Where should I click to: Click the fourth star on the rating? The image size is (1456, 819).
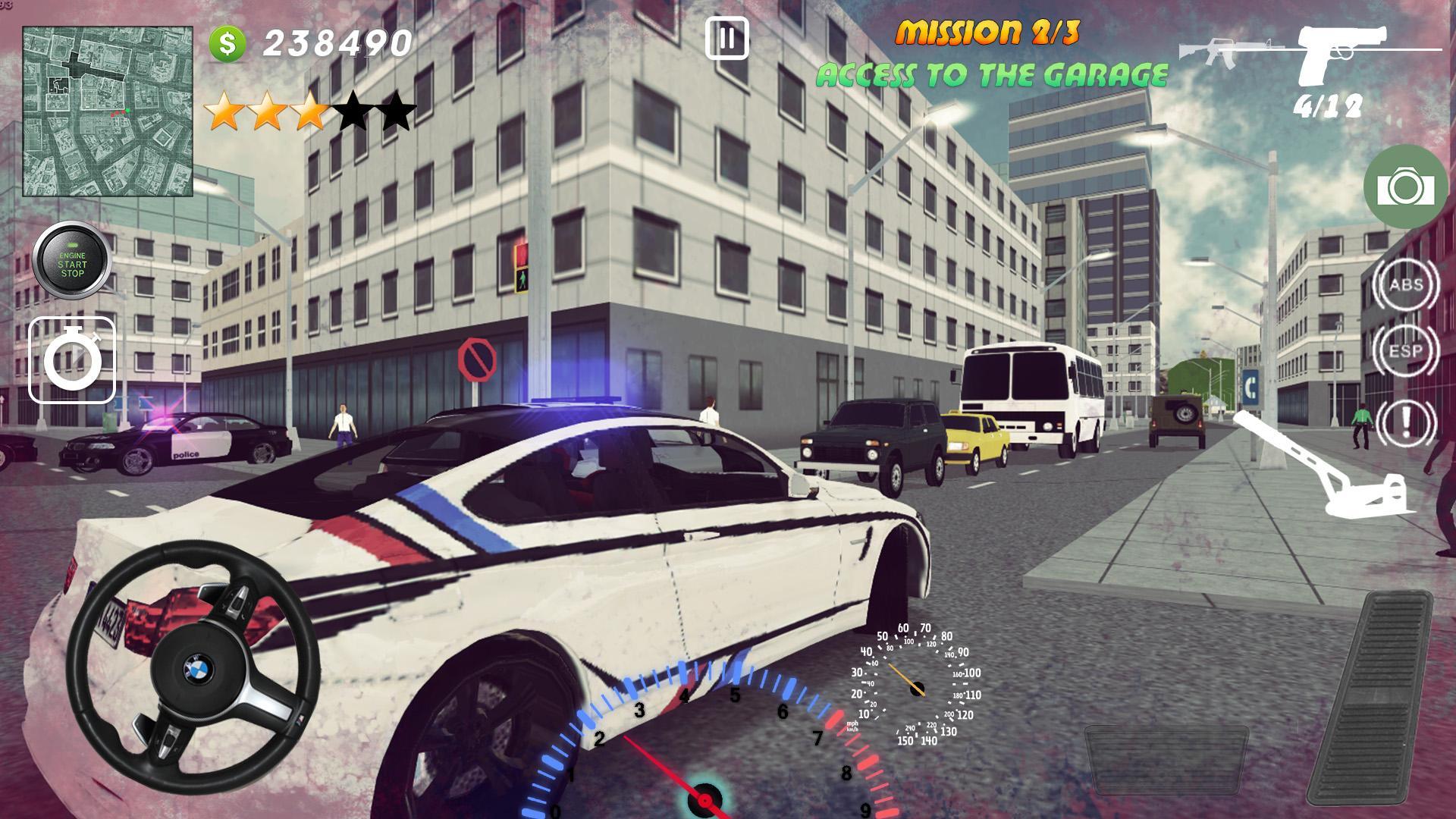[x=354, y=108]
